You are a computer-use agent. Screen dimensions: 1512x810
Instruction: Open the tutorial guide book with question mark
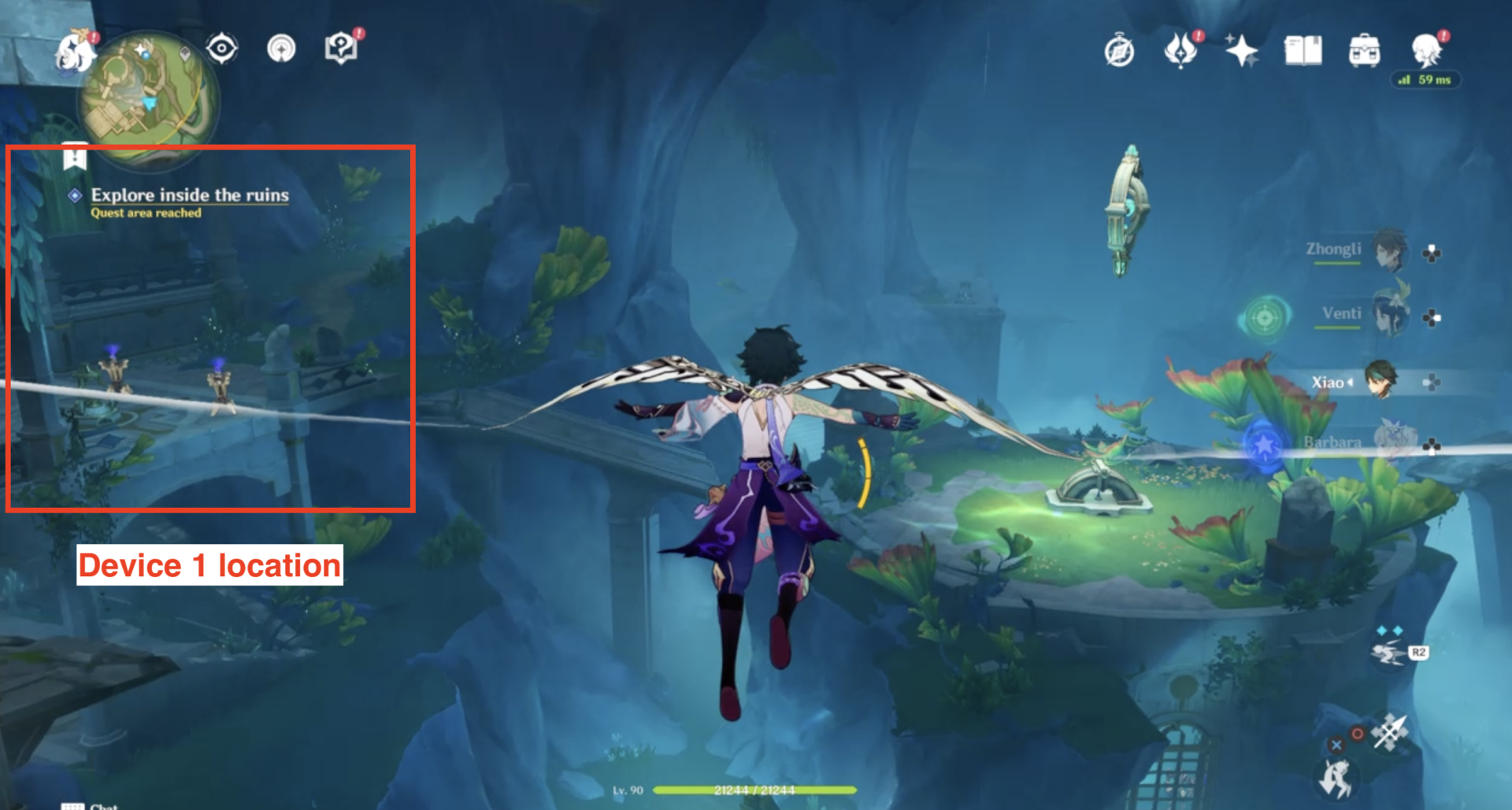click(x=340, y=49)
